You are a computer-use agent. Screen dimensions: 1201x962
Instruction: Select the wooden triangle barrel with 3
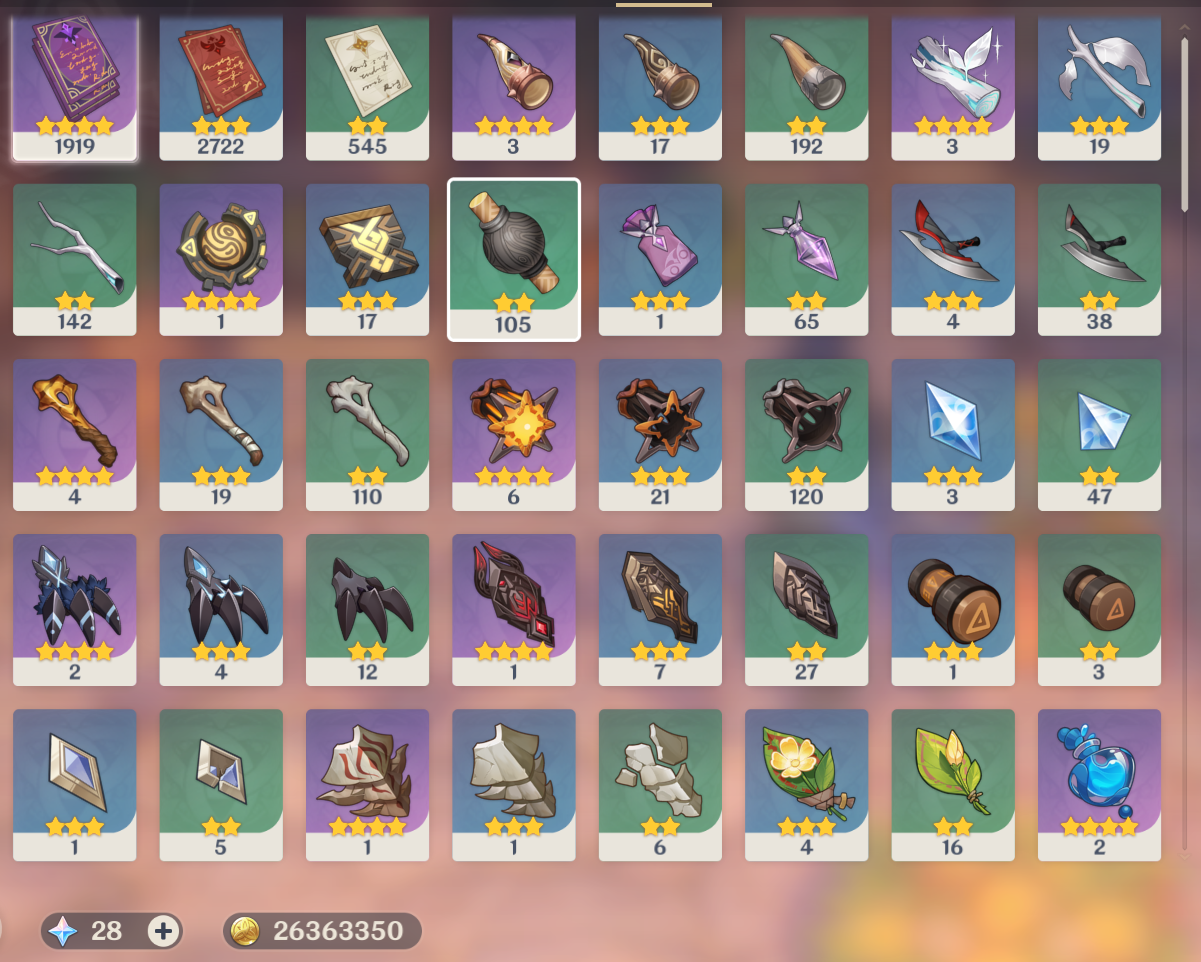(x=1099, y=608)
